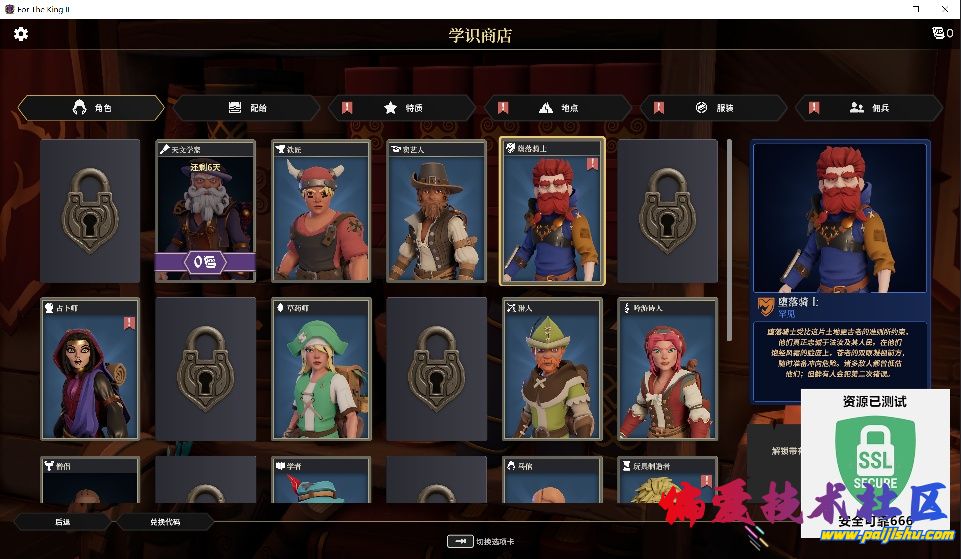Select the 天文学家 character card
This screenshot has height=559, width=961.
click(x=205, y=211)
